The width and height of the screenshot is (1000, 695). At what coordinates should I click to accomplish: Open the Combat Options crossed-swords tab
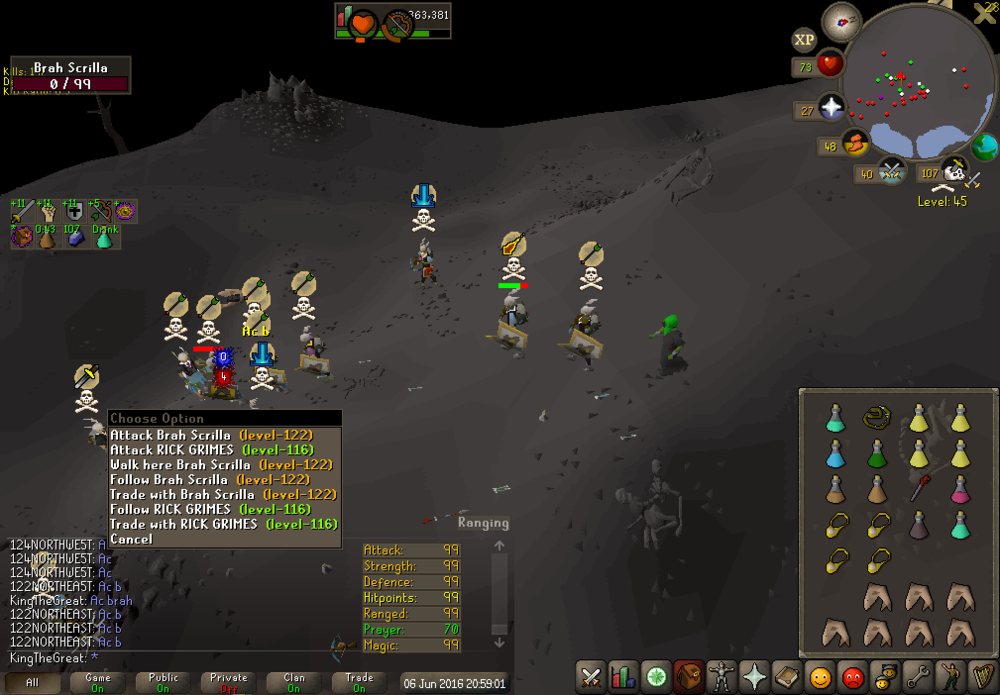[591, 677]
